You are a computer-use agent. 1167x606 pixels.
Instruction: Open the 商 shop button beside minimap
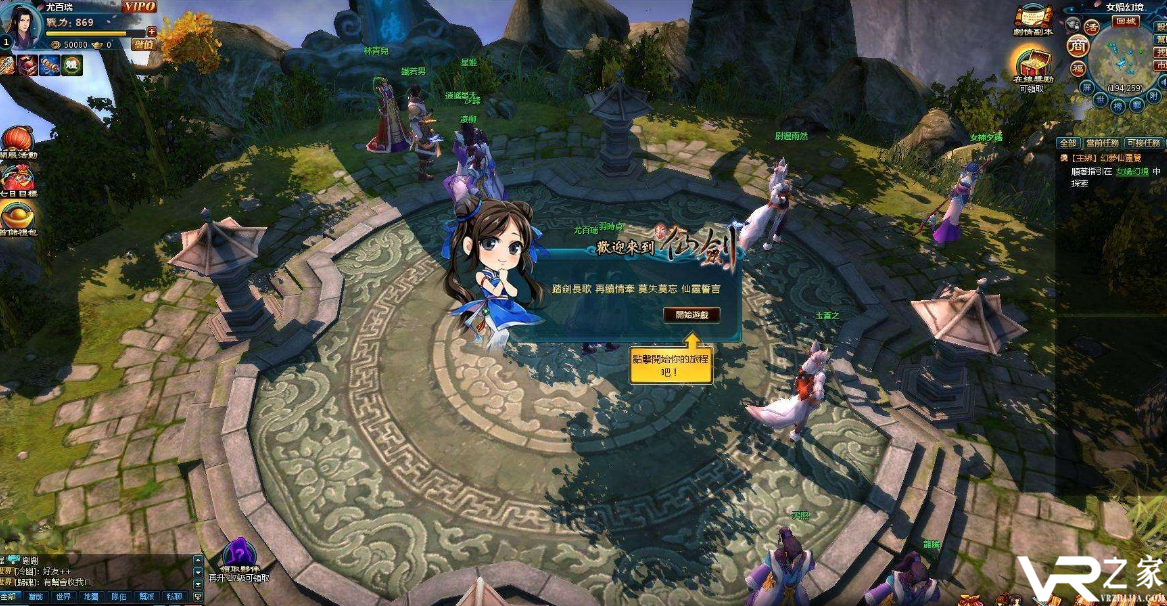tap(1076, 46)
